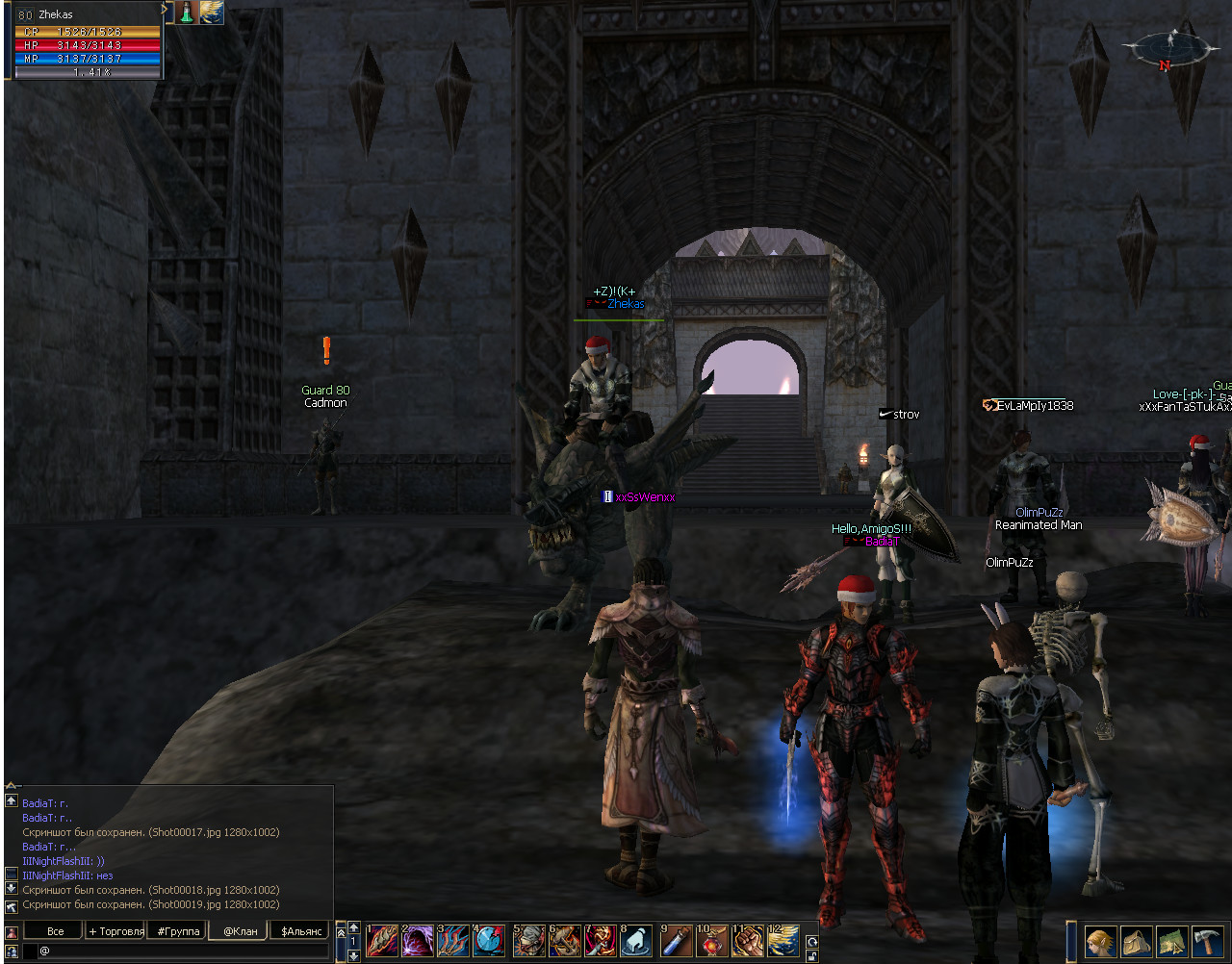The width and height of the screenshot is (1232, 964).
Task: Select the #Группа chat tab
Action: 178,931
